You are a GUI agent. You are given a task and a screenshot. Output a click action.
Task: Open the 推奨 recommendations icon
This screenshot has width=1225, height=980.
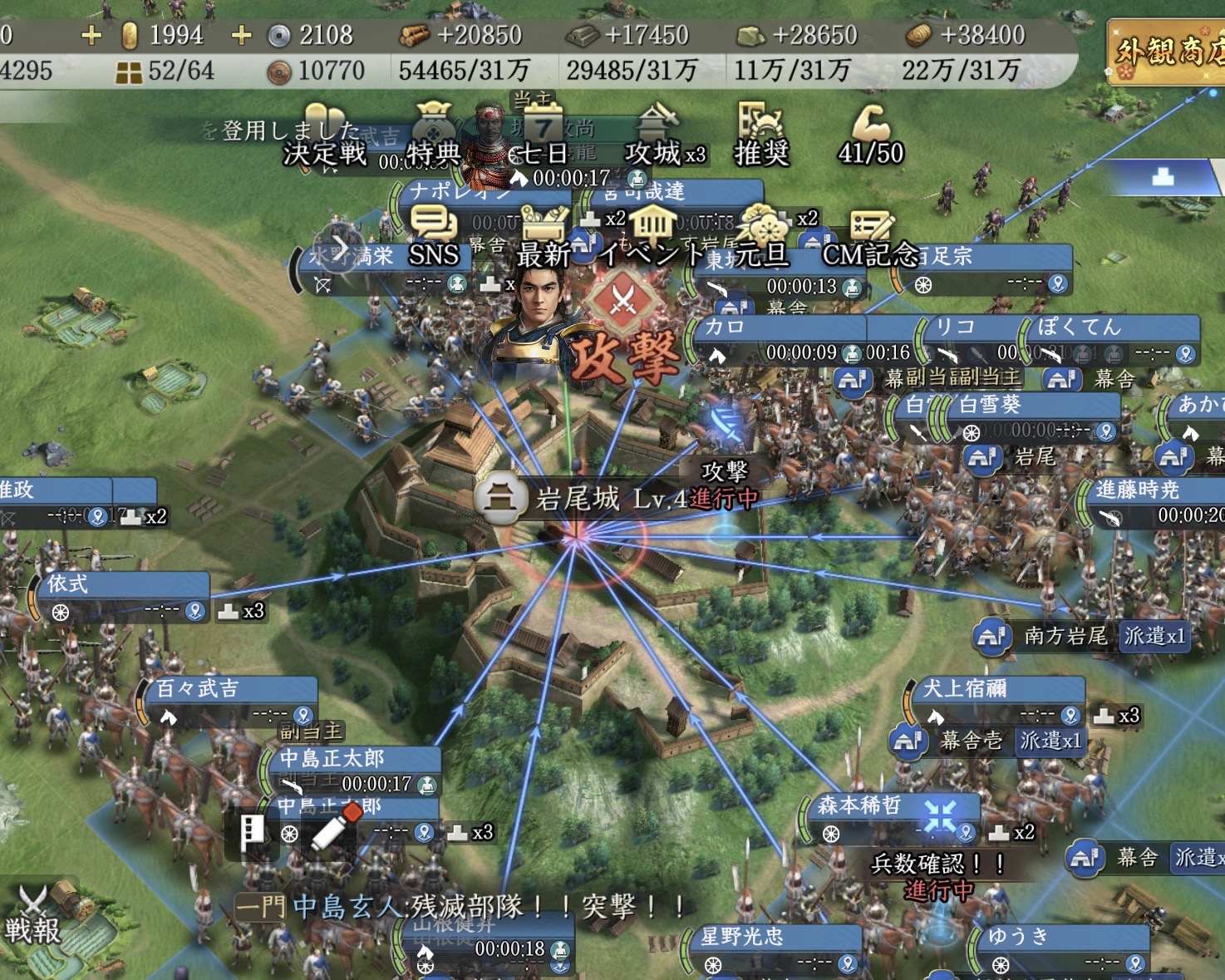tap(760, 135)
